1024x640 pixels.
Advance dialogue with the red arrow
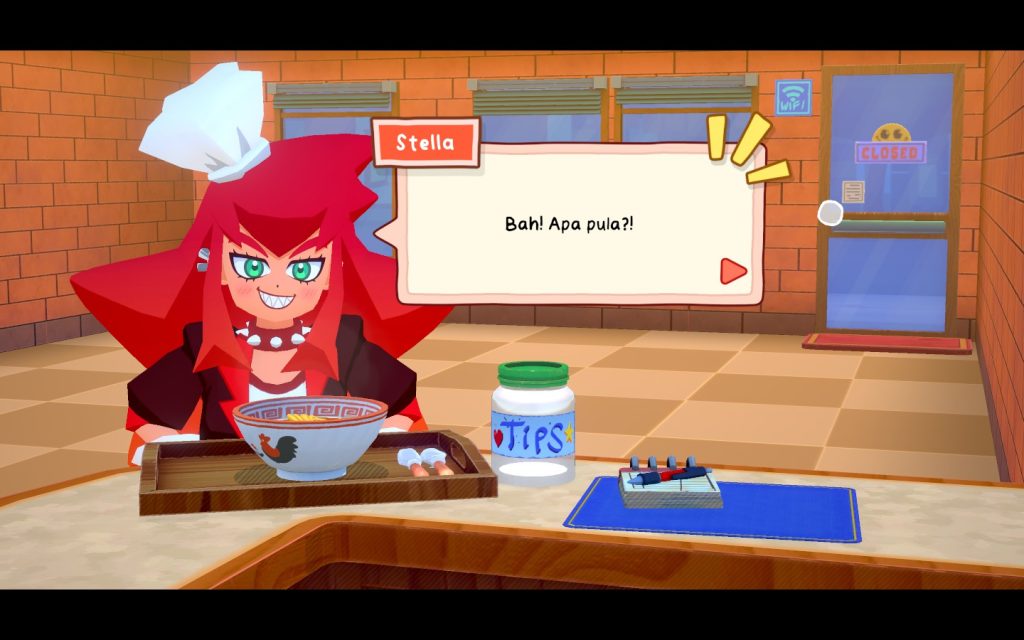click(734, 270)
